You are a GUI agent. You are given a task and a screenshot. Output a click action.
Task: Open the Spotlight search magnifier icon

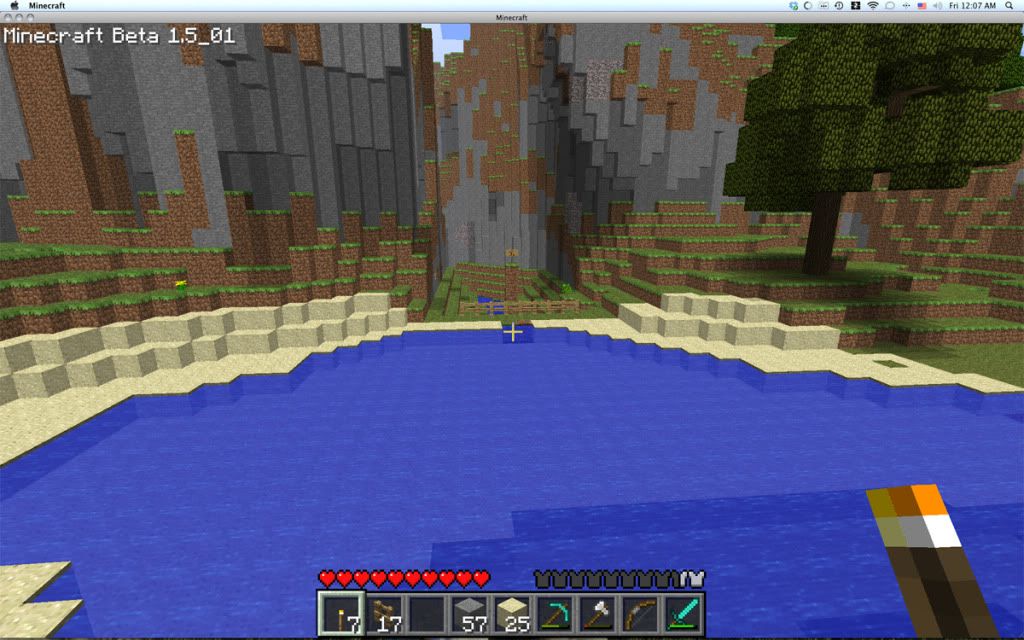pos(1009,6)
